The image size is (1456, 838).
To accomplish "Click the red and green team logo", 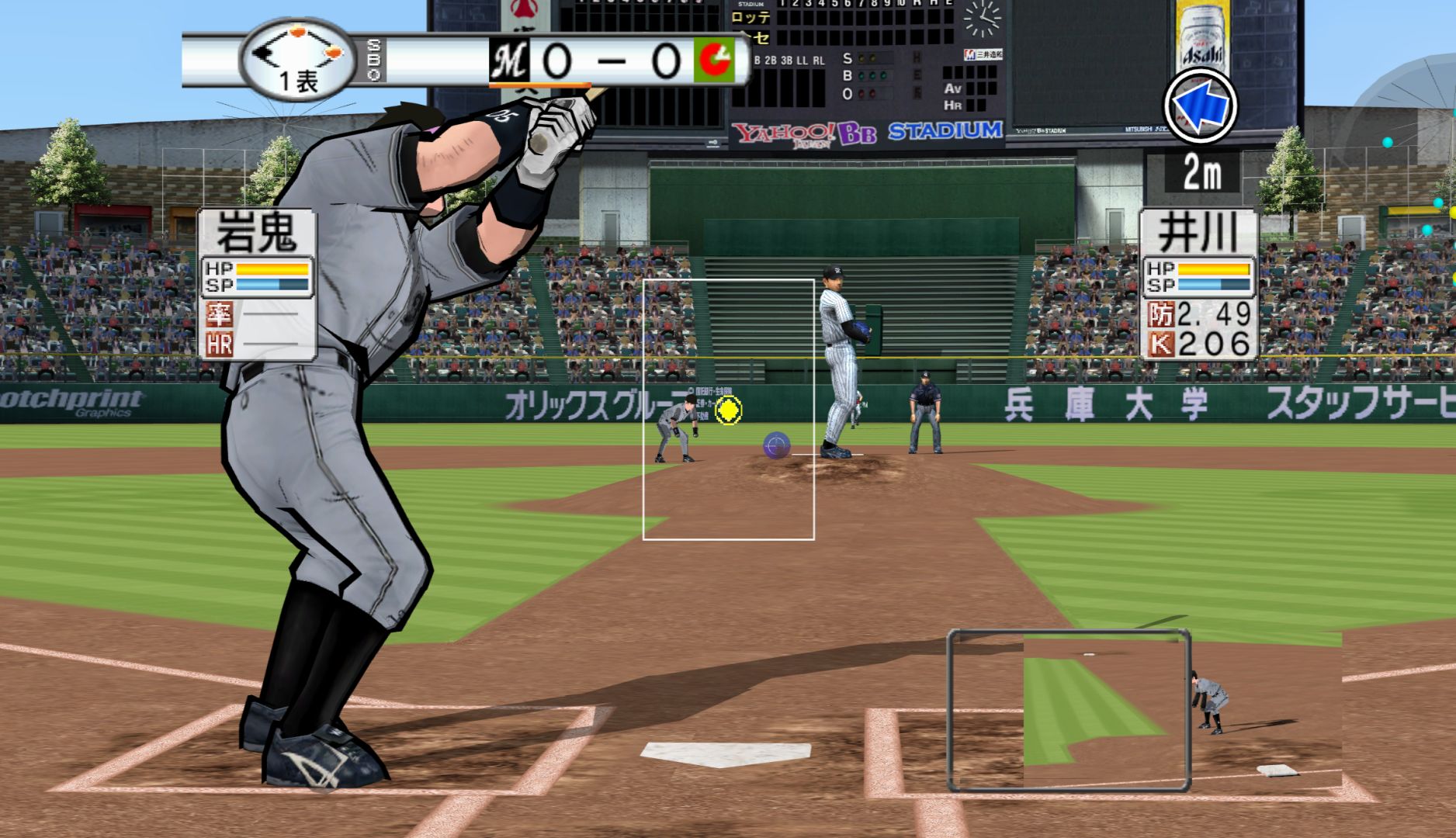I will [716, 61].
